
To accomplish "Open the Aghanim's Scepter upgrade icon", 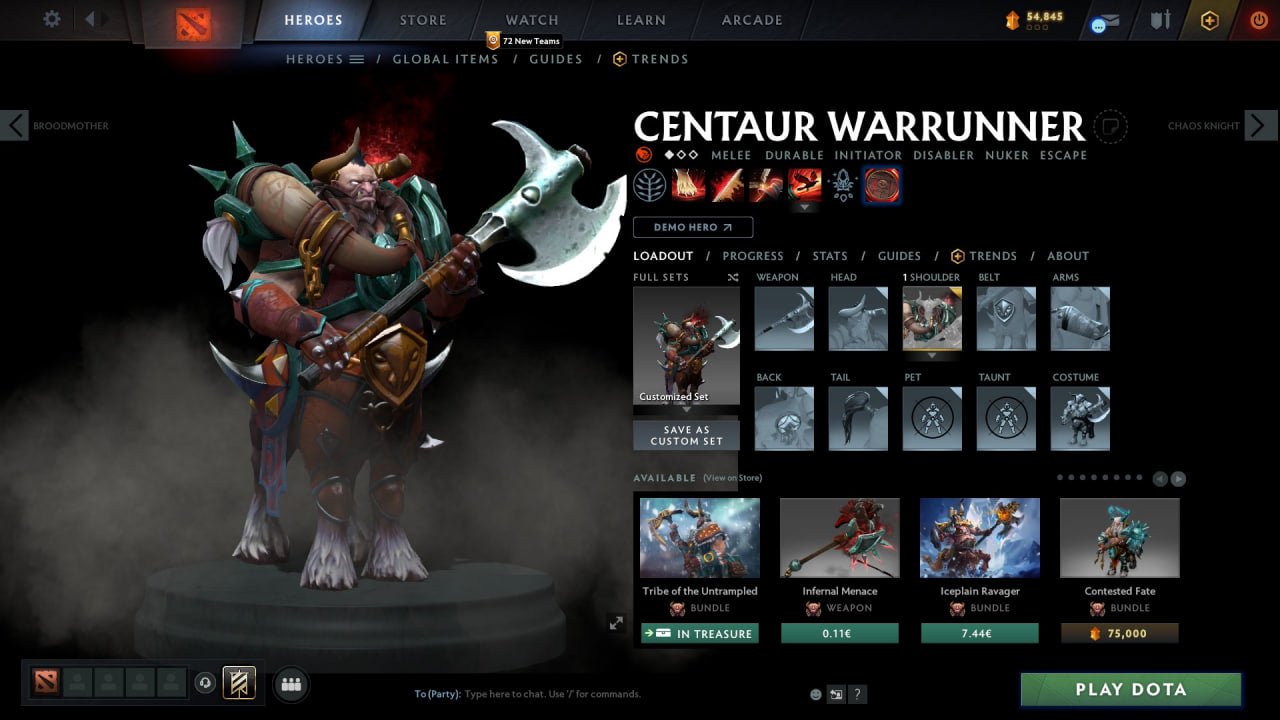I will [x=842, y=185].
